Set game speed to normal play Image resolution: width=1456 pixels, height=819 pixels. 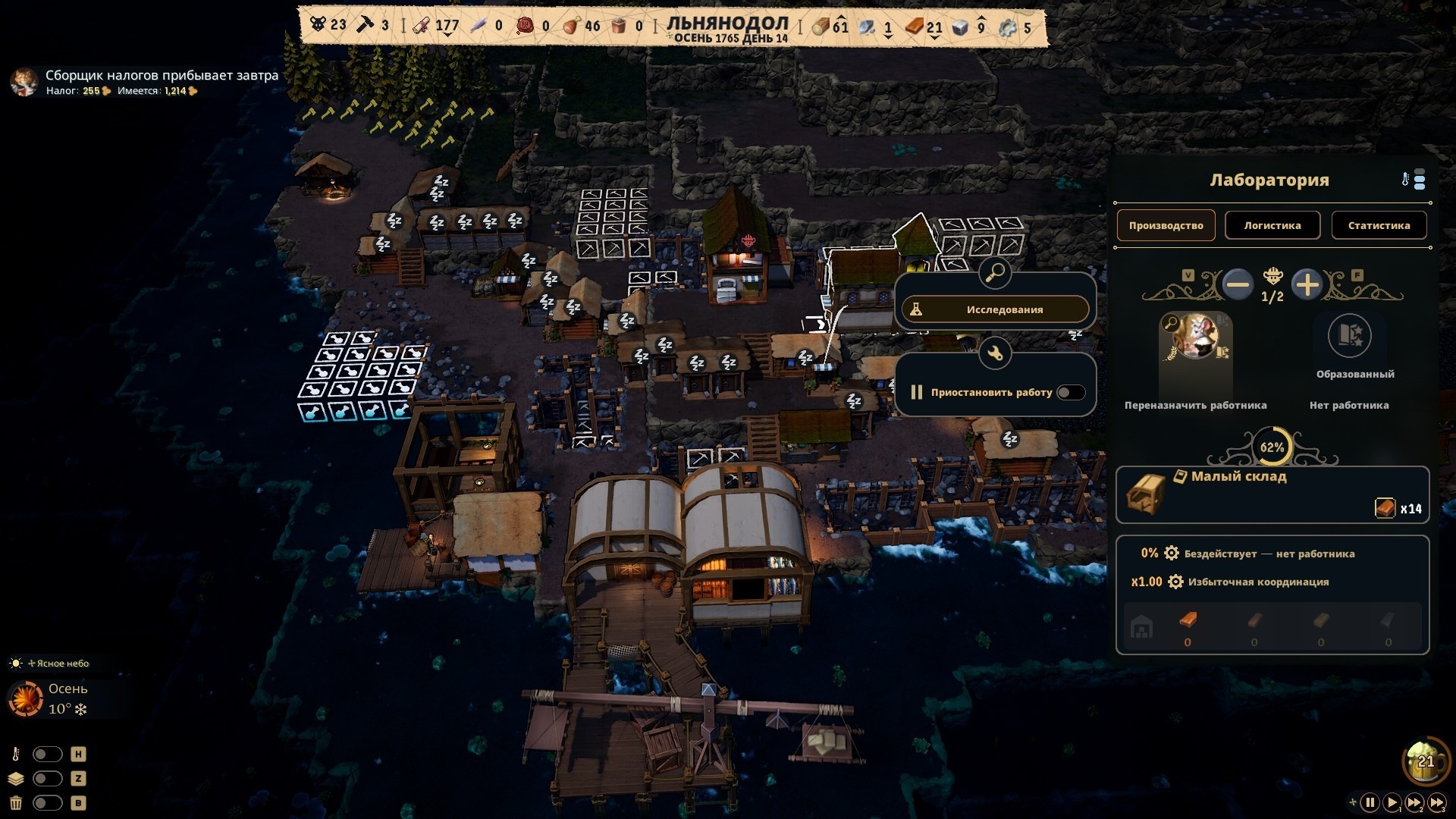(1392, 802)
